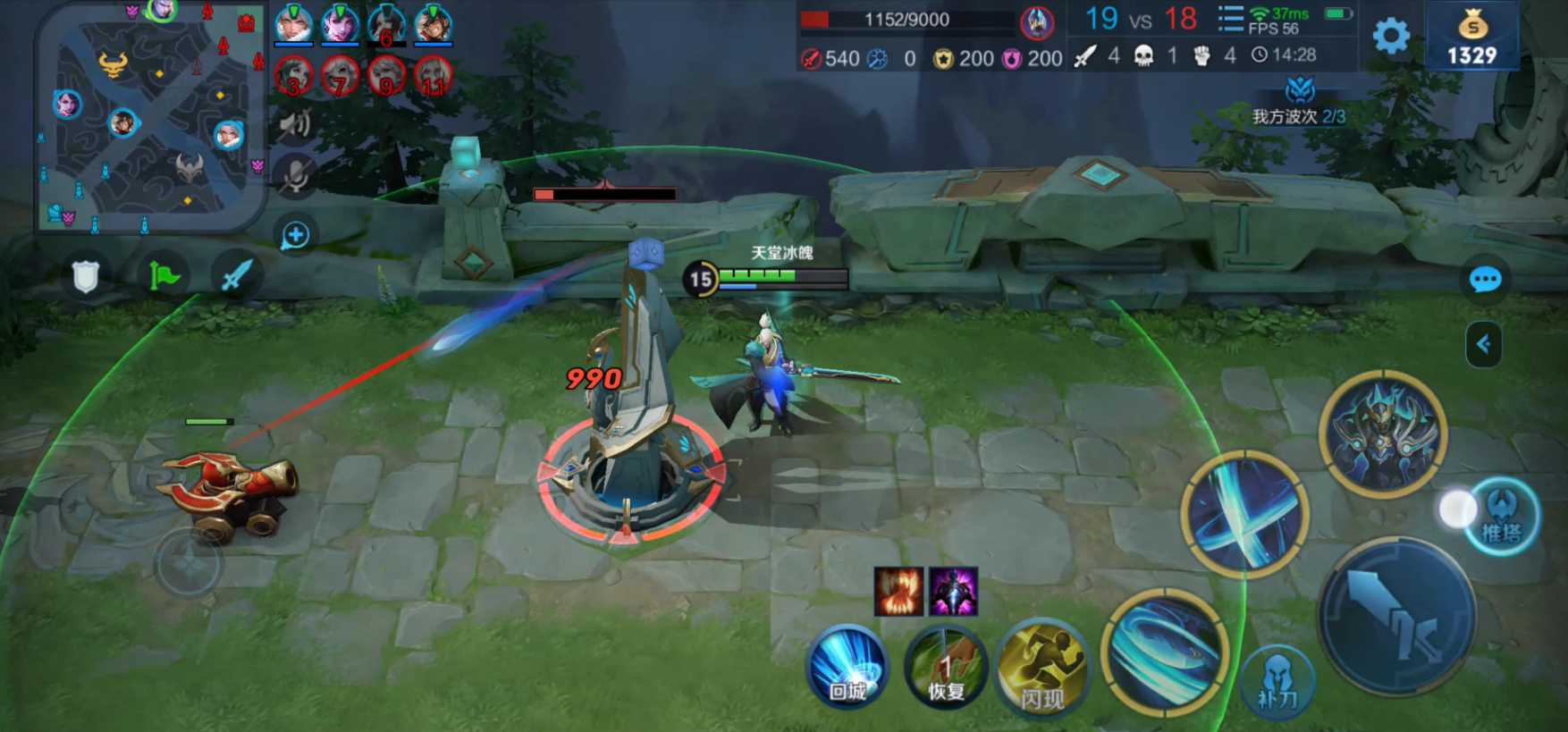Toggle the microphone button
The width and height of the screenshot is (1568, 732).
[x=295, y=174]
